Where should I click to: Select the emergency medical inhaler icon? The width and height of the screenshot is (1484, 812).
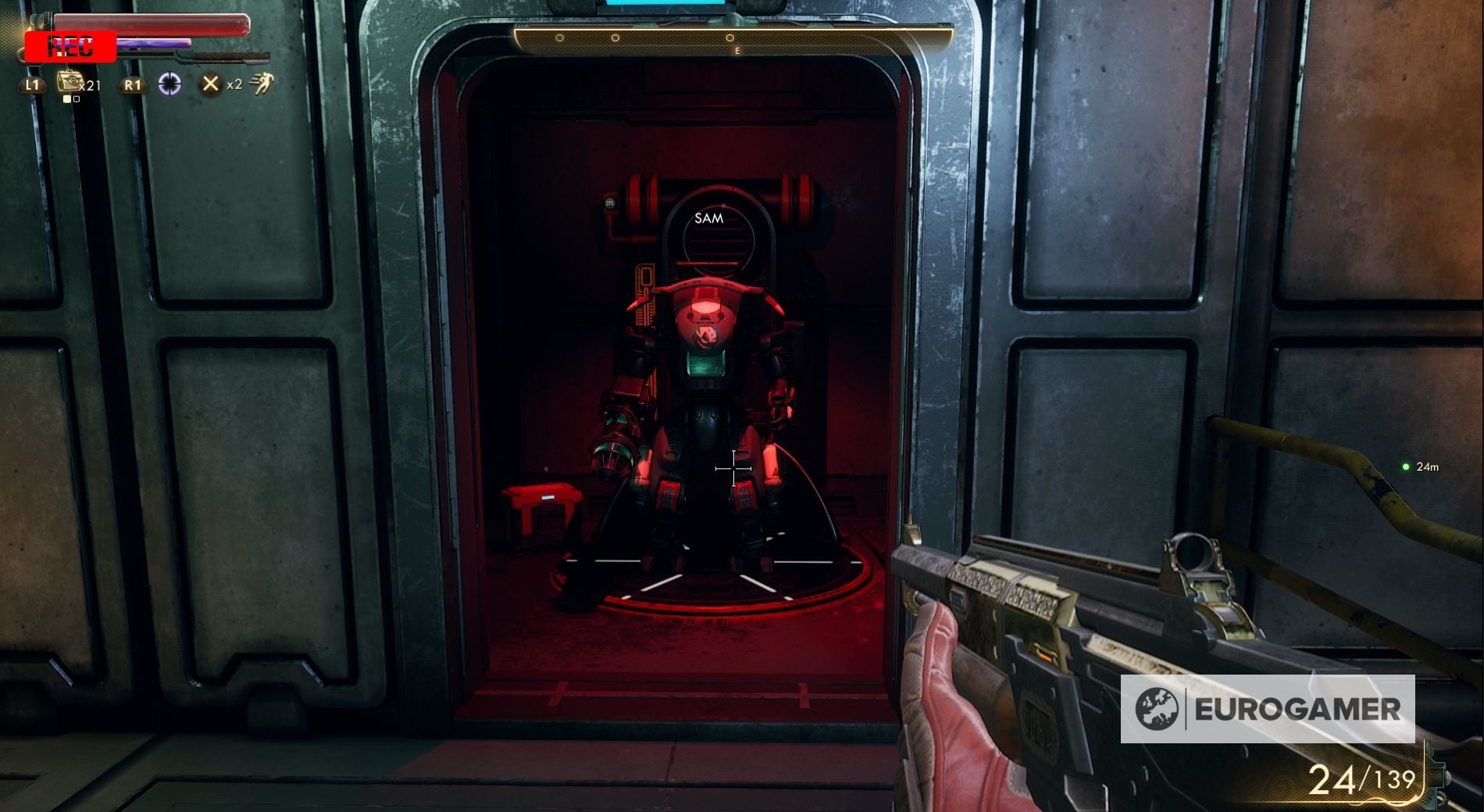click(x=69, y=80)
